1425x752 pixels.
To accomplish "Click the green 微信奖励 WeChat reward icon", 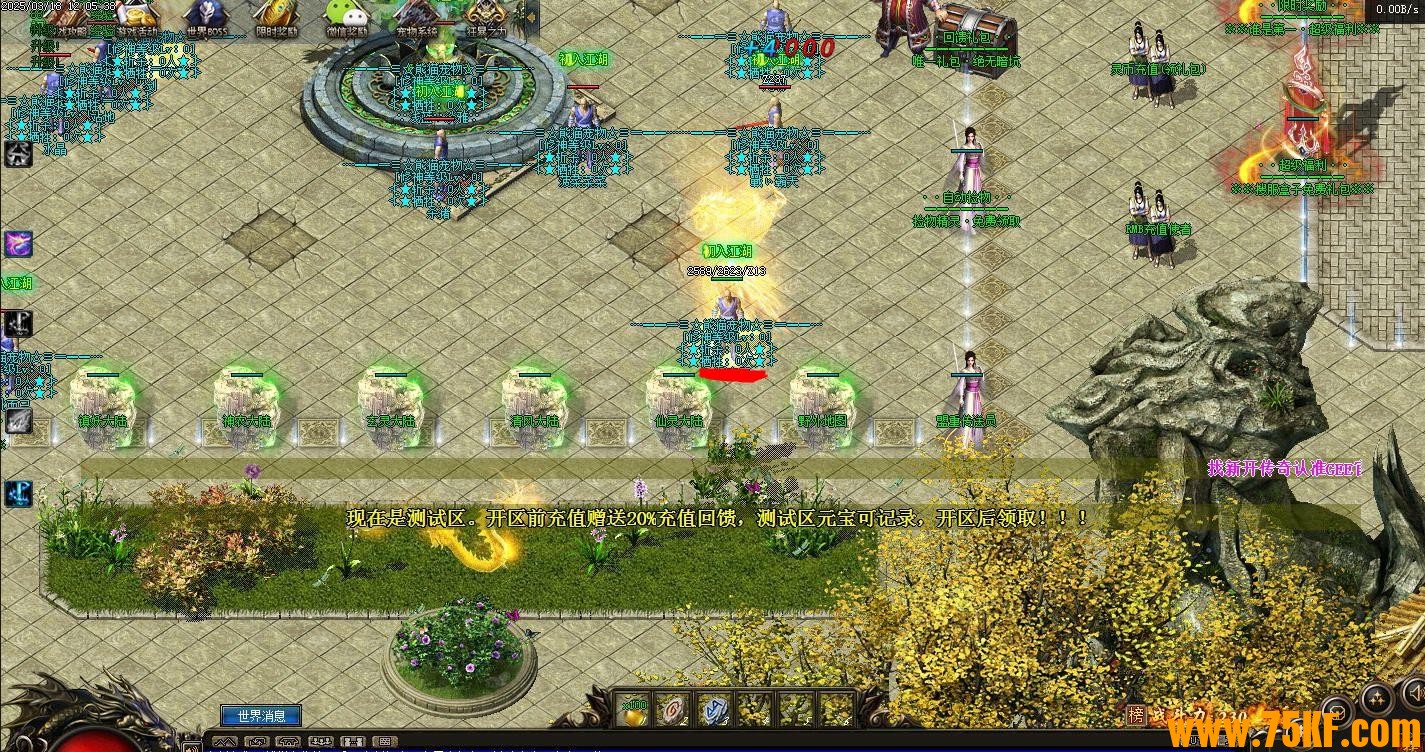I will pyautogui.click(x=346, y=16).
